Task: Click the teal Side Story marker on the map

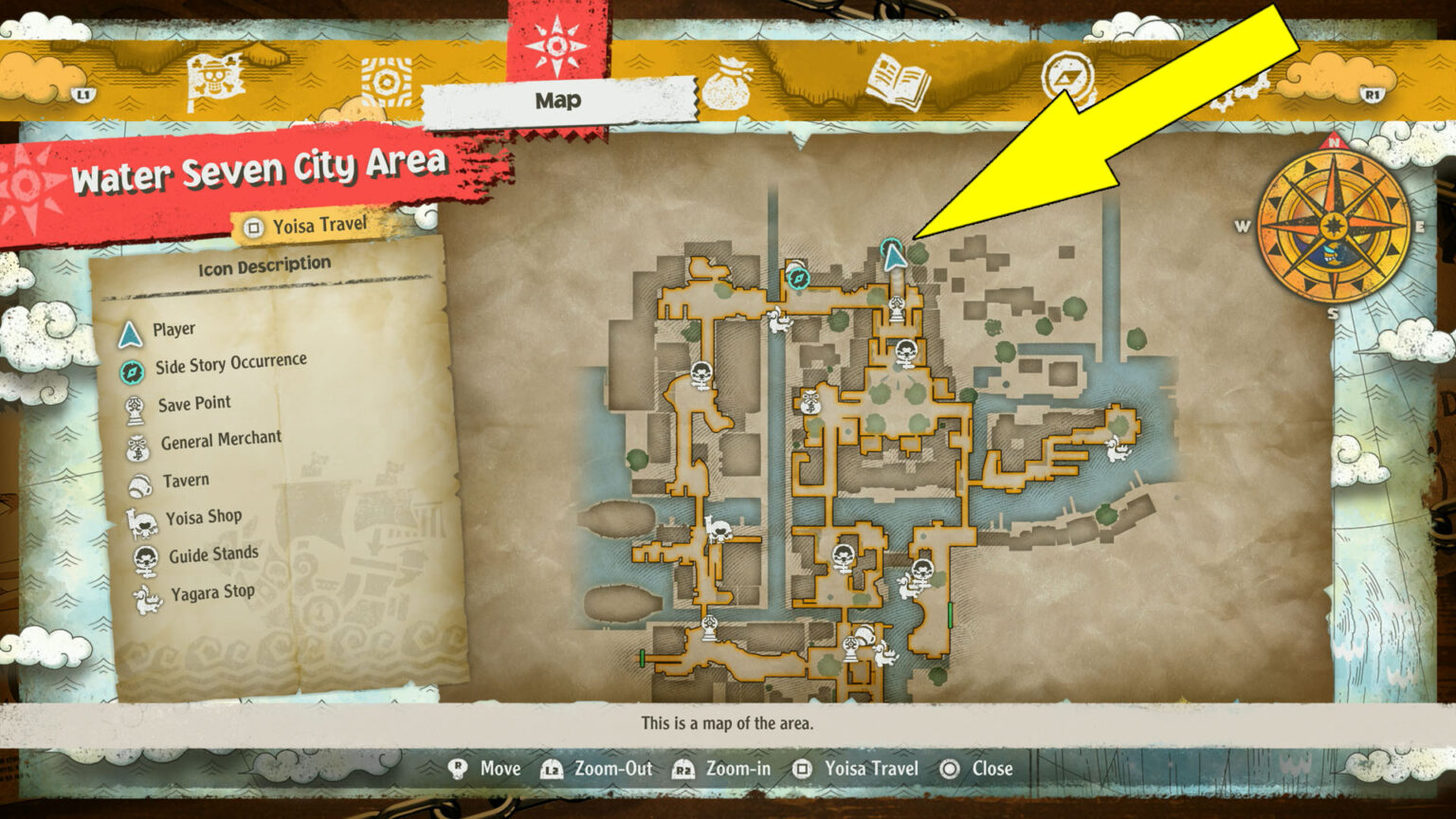Action: pyautogui.click(x=797, y=280)
